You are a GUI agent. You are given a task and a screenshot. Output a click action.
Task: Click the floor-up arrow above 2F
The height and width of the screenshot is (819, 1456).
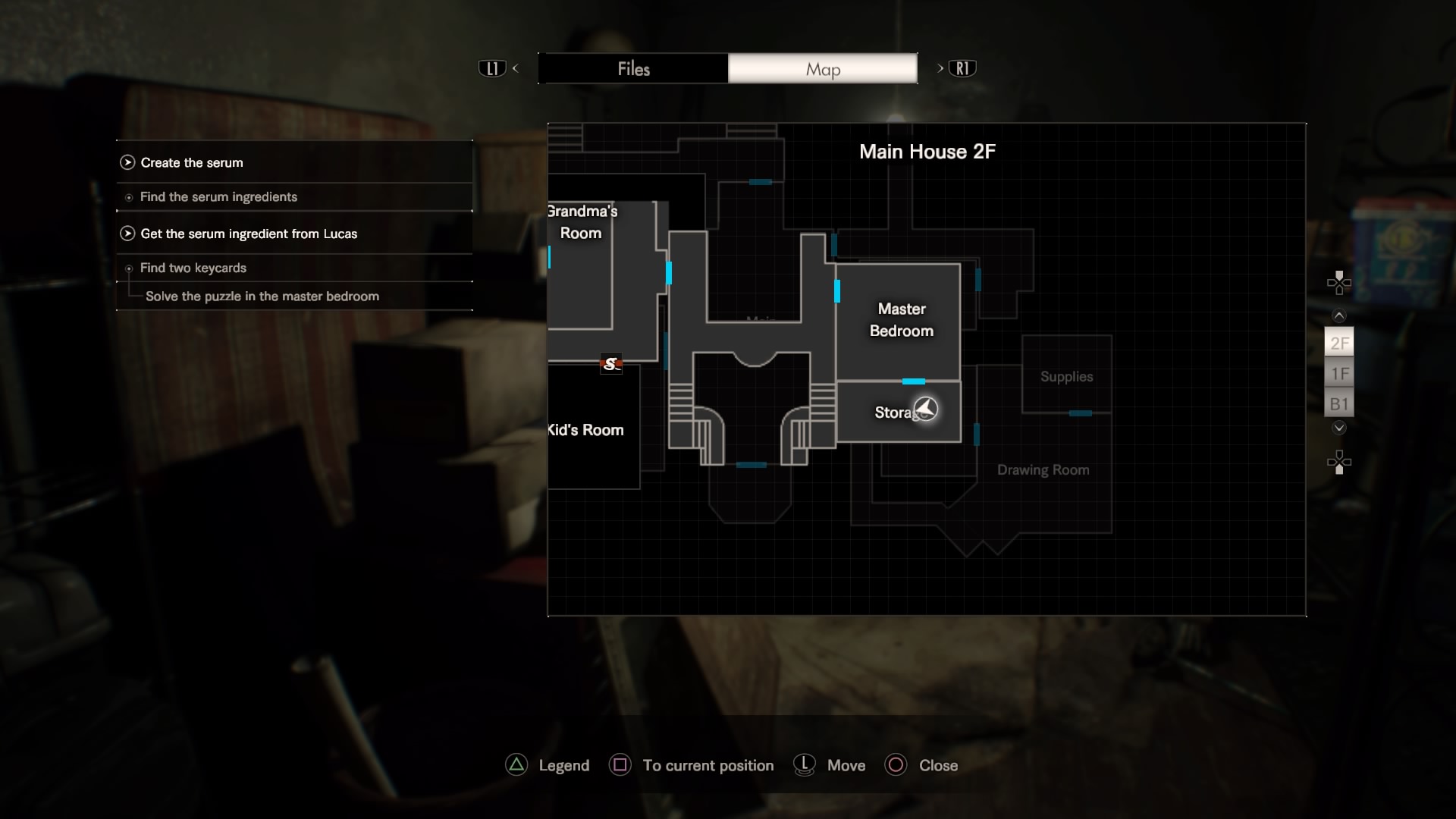tap(1339, 315)
